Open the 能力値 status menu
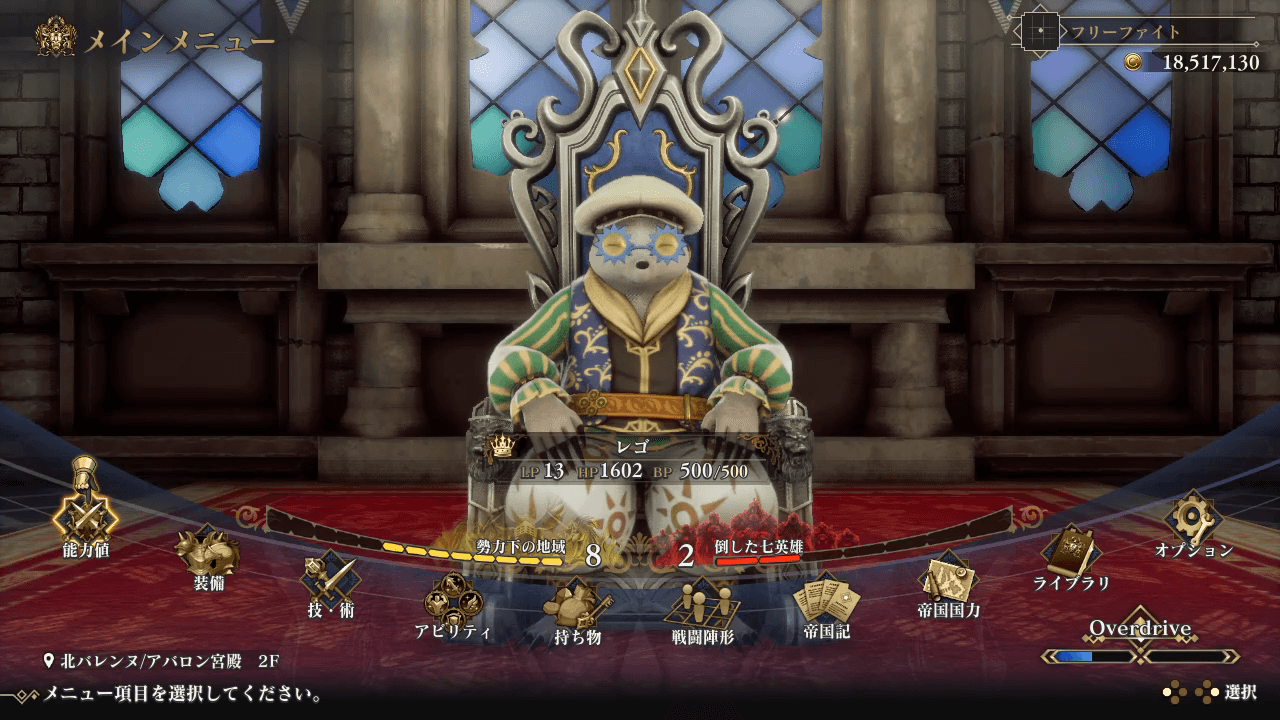 [85, 517]
